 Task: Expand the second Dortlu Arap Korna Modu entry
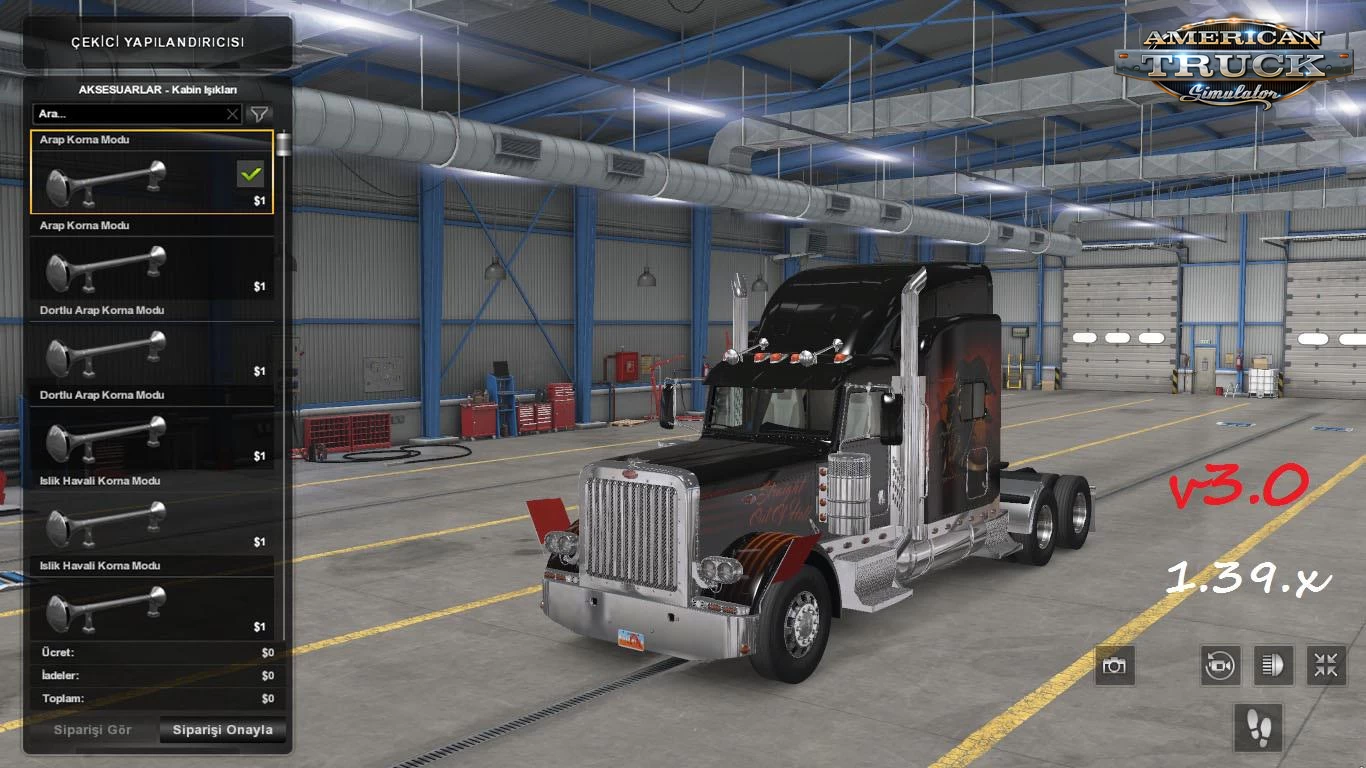(150, 394)
